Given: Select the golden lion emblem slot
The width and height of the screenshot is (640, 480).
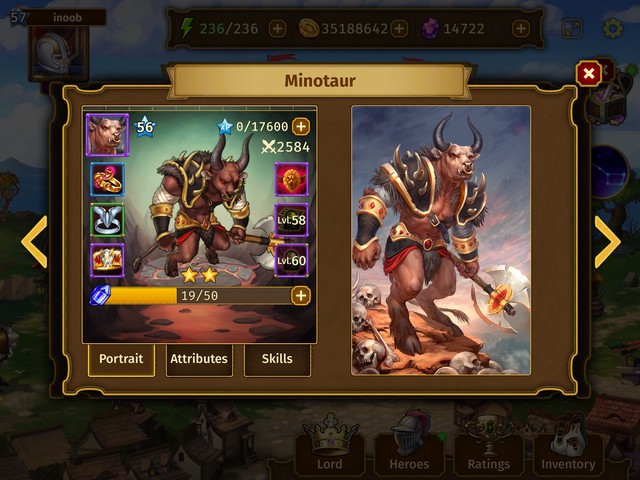Looking at the screenshot, I should pyautogui.click(x=291, y=178).
